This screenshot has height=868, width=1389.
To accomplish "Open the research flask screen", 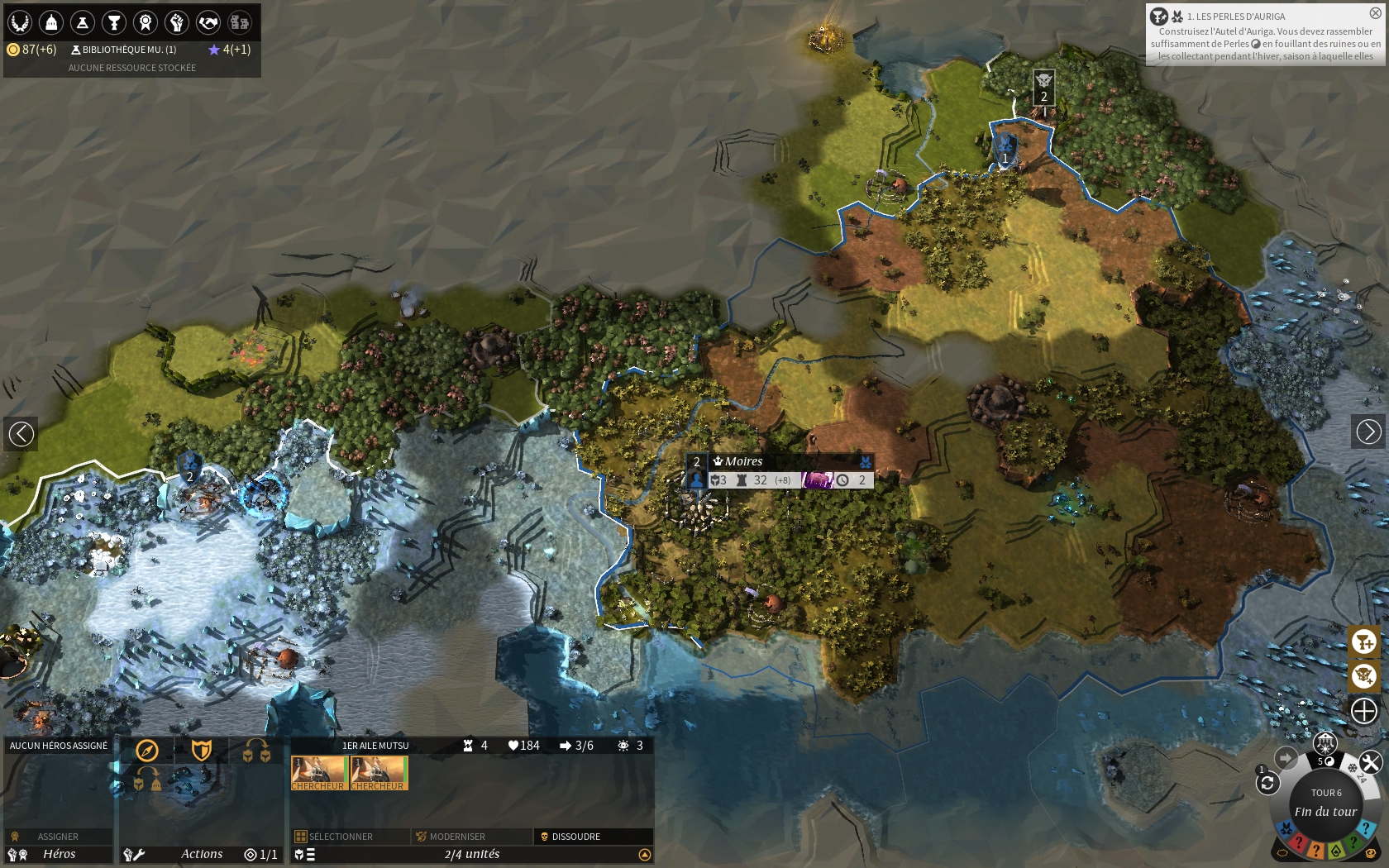I will point(83,22).
